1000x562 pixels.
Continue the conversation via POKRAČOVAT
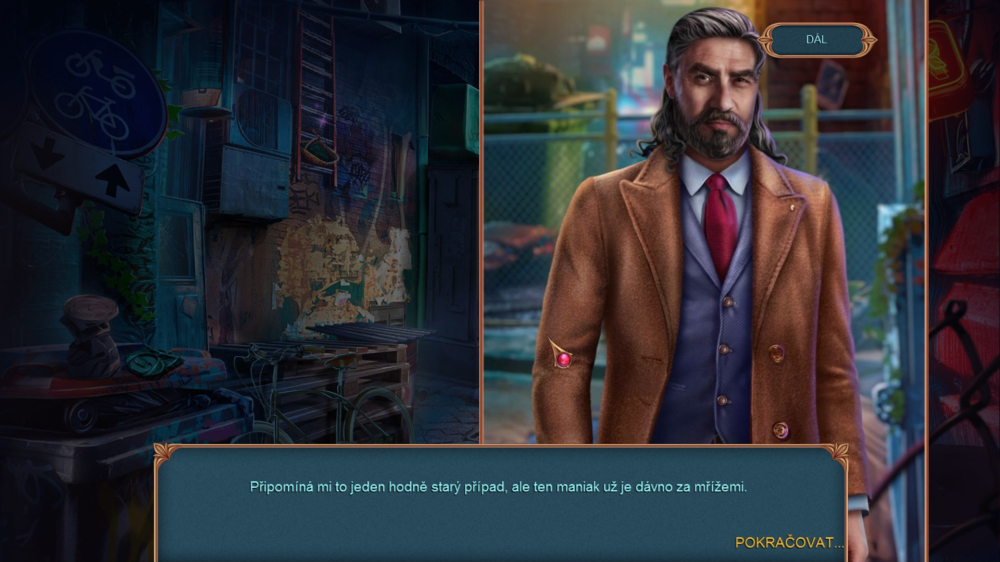(x=789, y=542)
